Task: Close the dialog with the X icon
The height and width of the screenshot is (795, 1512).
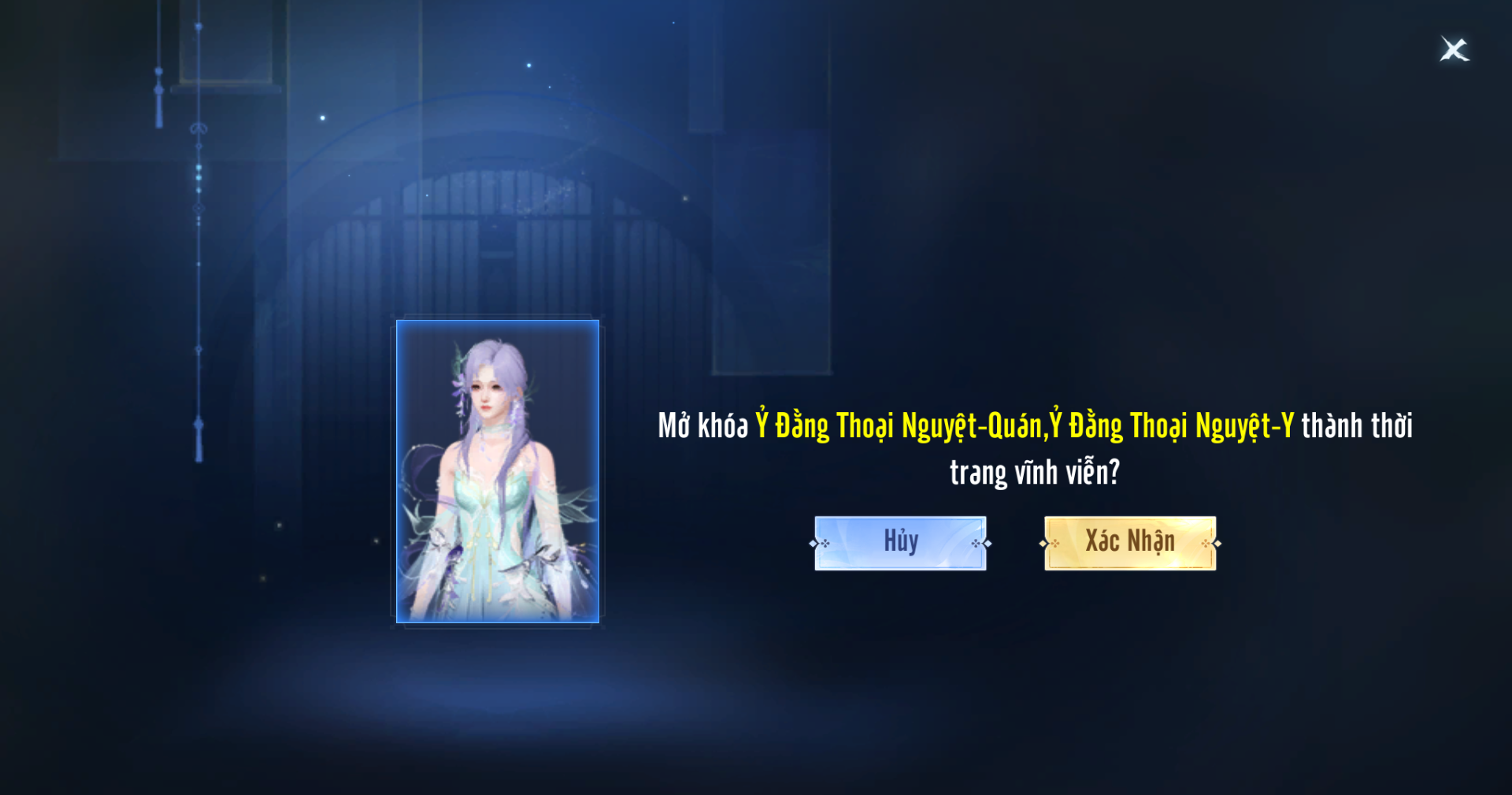Action: coord(1454,50)
